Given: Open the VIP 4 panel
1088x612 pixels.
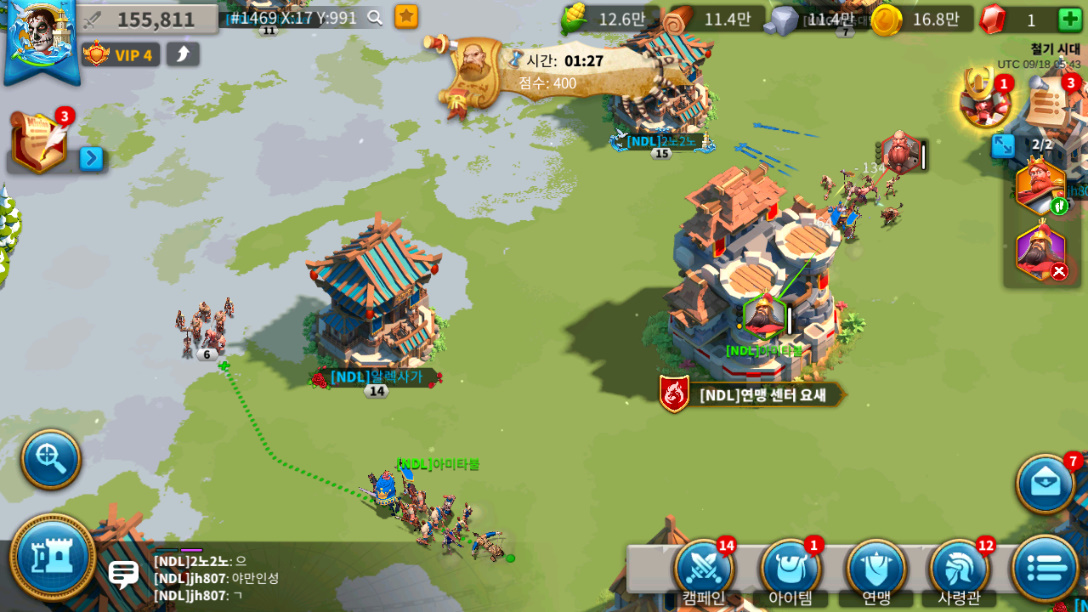Looking at the screenshot, I should pyautogui.click(x=121, y=55).
